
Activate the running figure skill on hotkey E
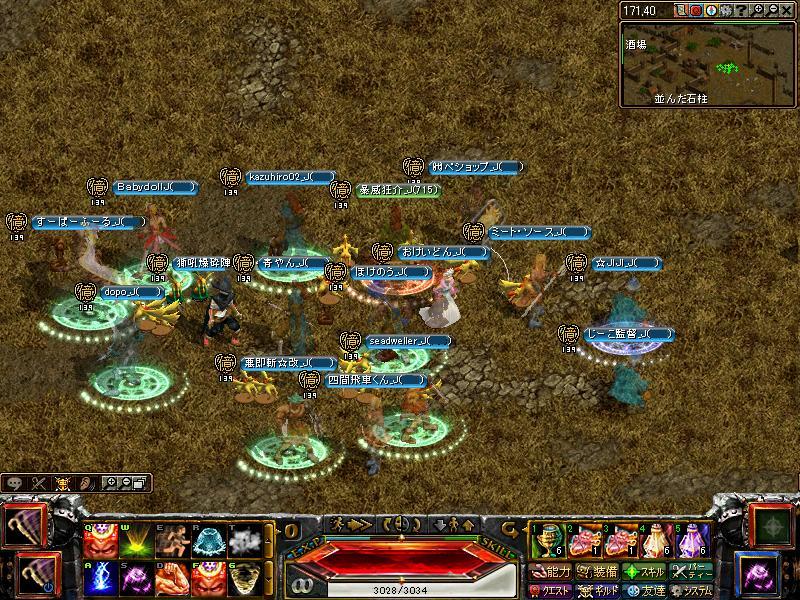[x=170, y=541]
